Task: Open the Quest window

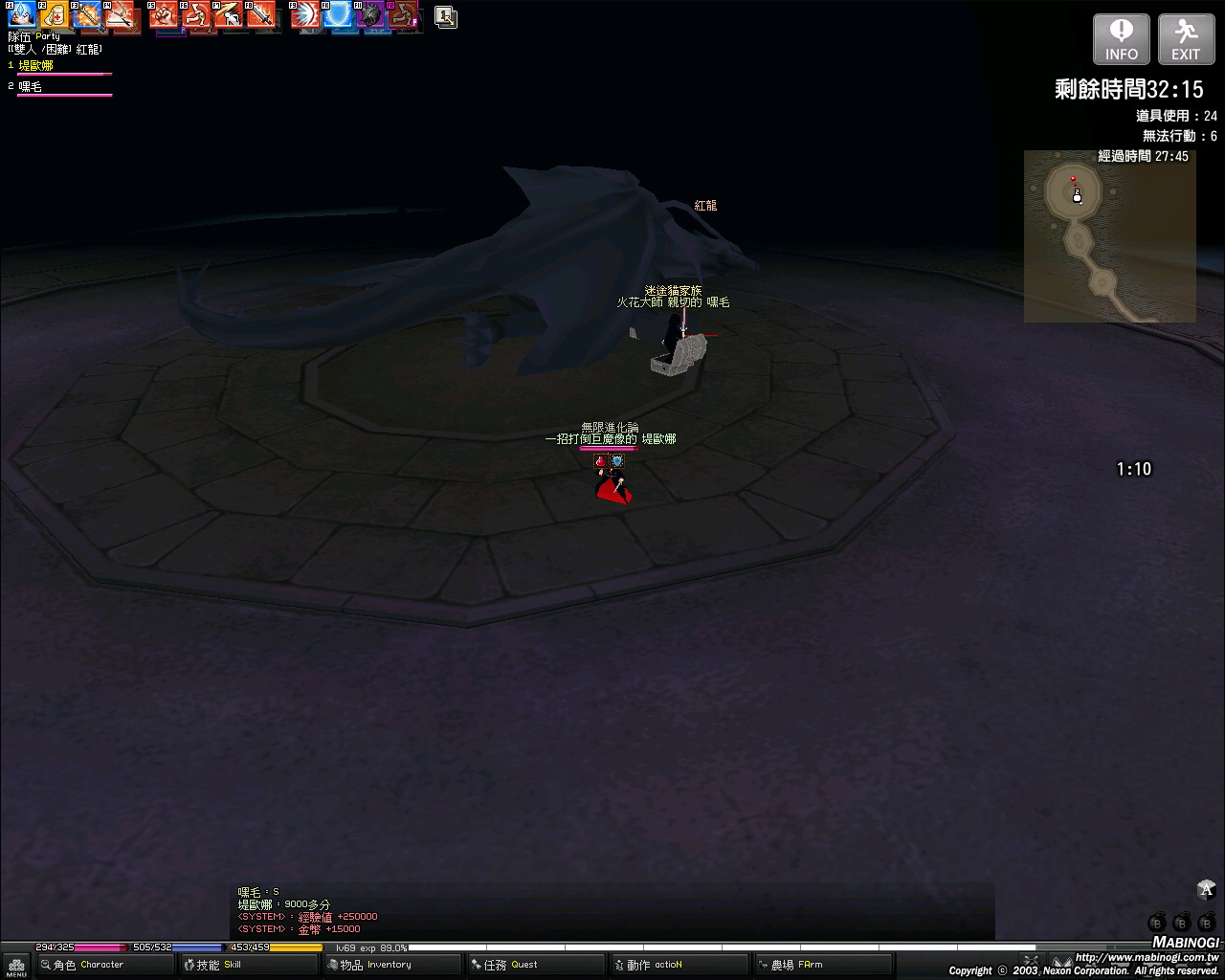Action: (x=536, y=965)
